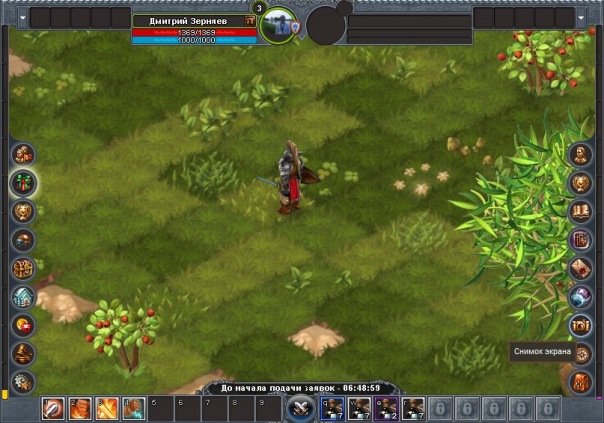Select the hero portrait in top bar

pos(279,26)
